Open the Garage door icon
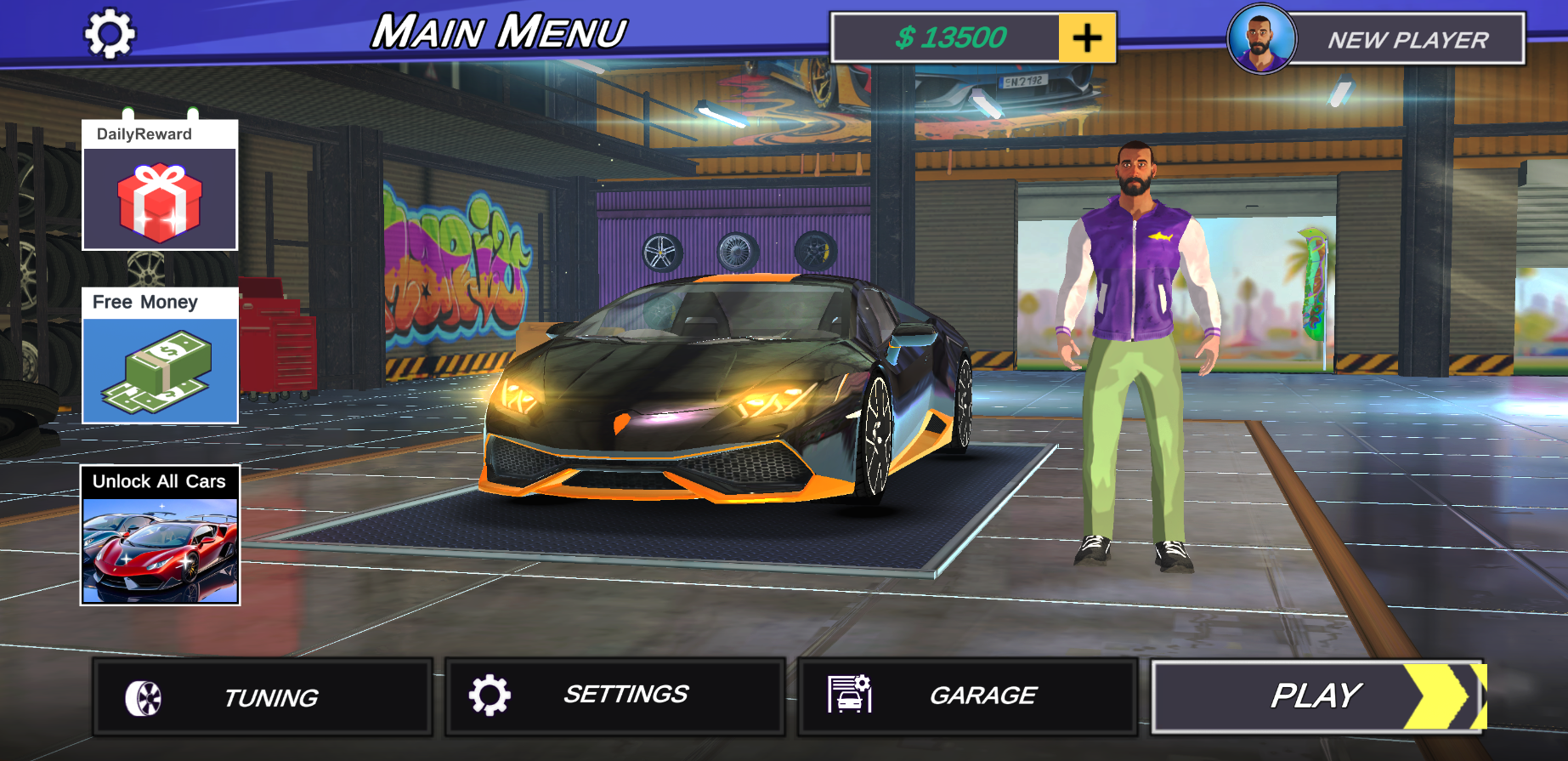Viewport: 1568px width, 761px height. click(x=849, y=695)
